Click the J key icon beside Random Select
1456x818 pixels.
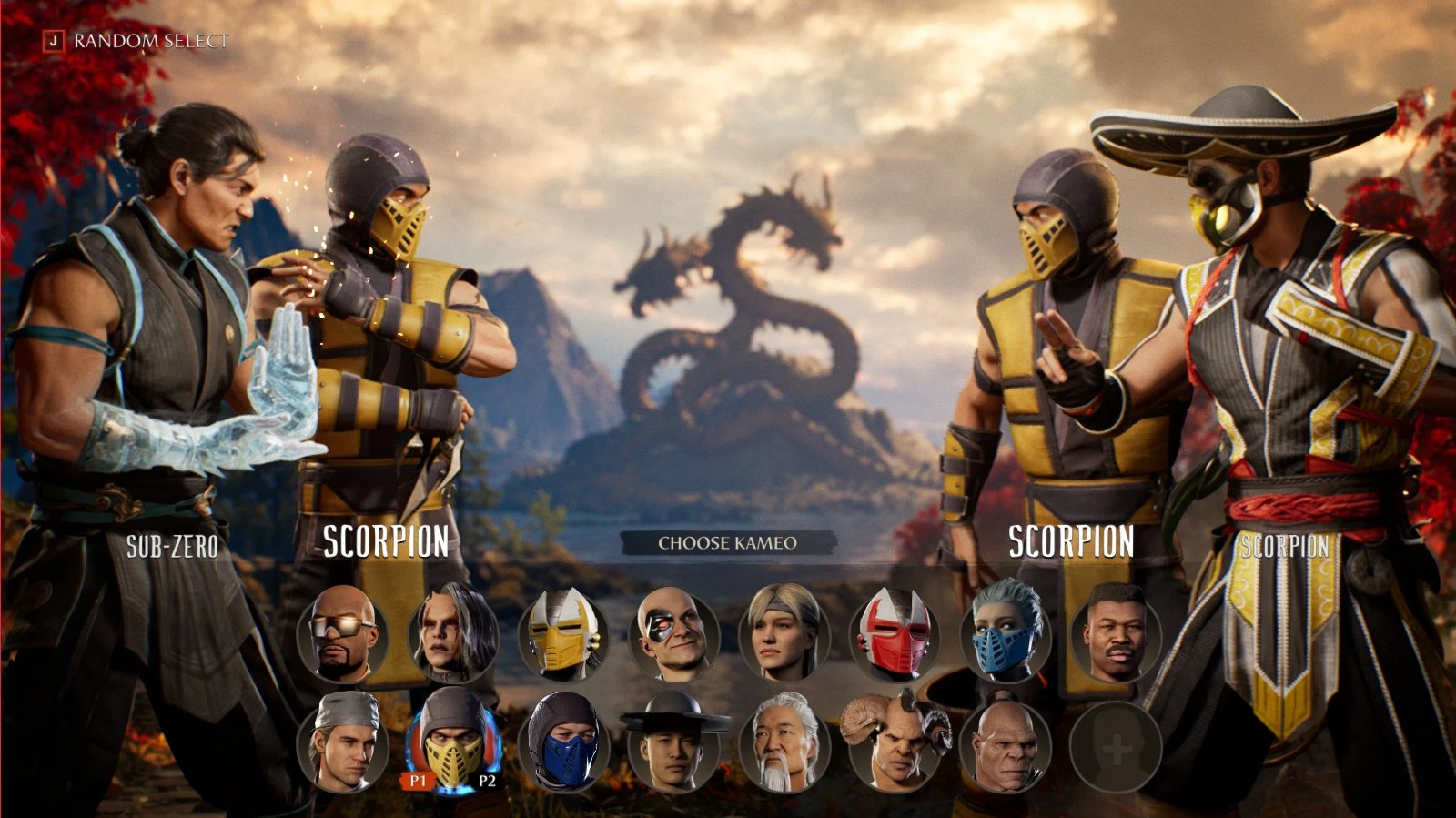55,40
